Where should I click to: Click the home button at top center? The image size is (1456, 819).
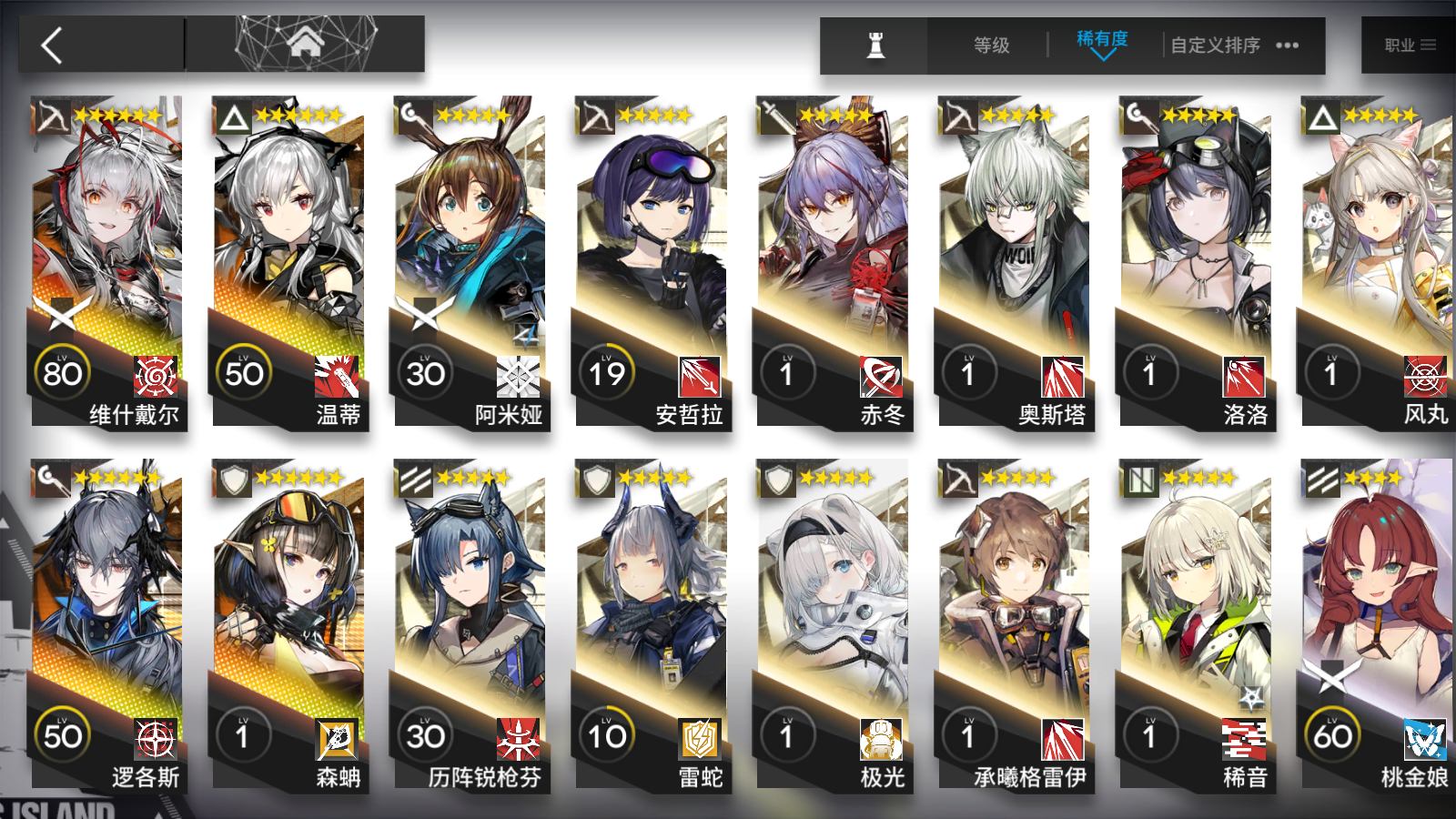309,39
